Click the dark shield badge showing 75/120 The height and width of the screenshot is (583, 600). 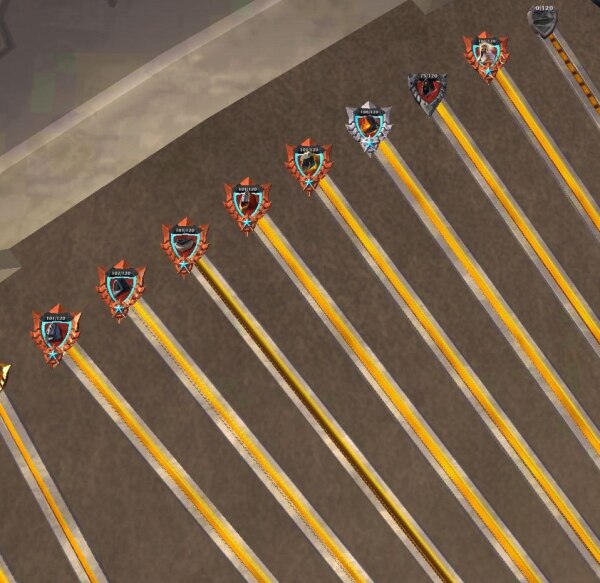point(428,93)
